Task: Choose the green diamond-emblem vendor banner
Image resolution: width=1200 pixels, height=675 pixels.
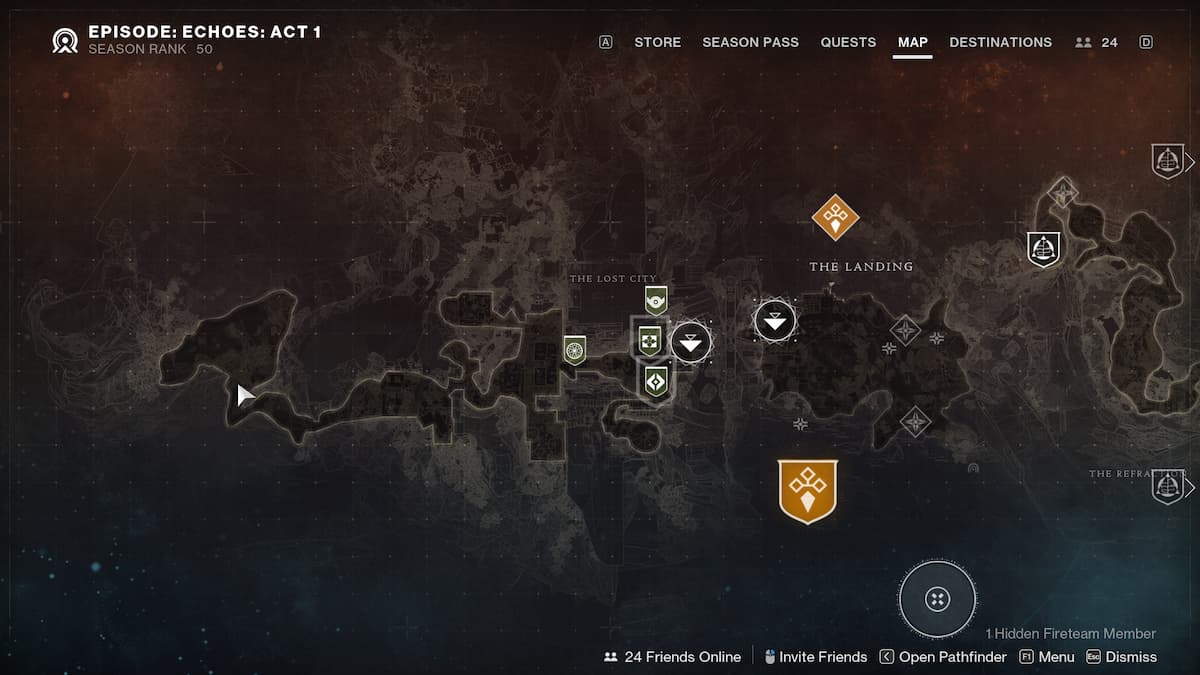Action: pyautogui.click(x=655, y=380)
